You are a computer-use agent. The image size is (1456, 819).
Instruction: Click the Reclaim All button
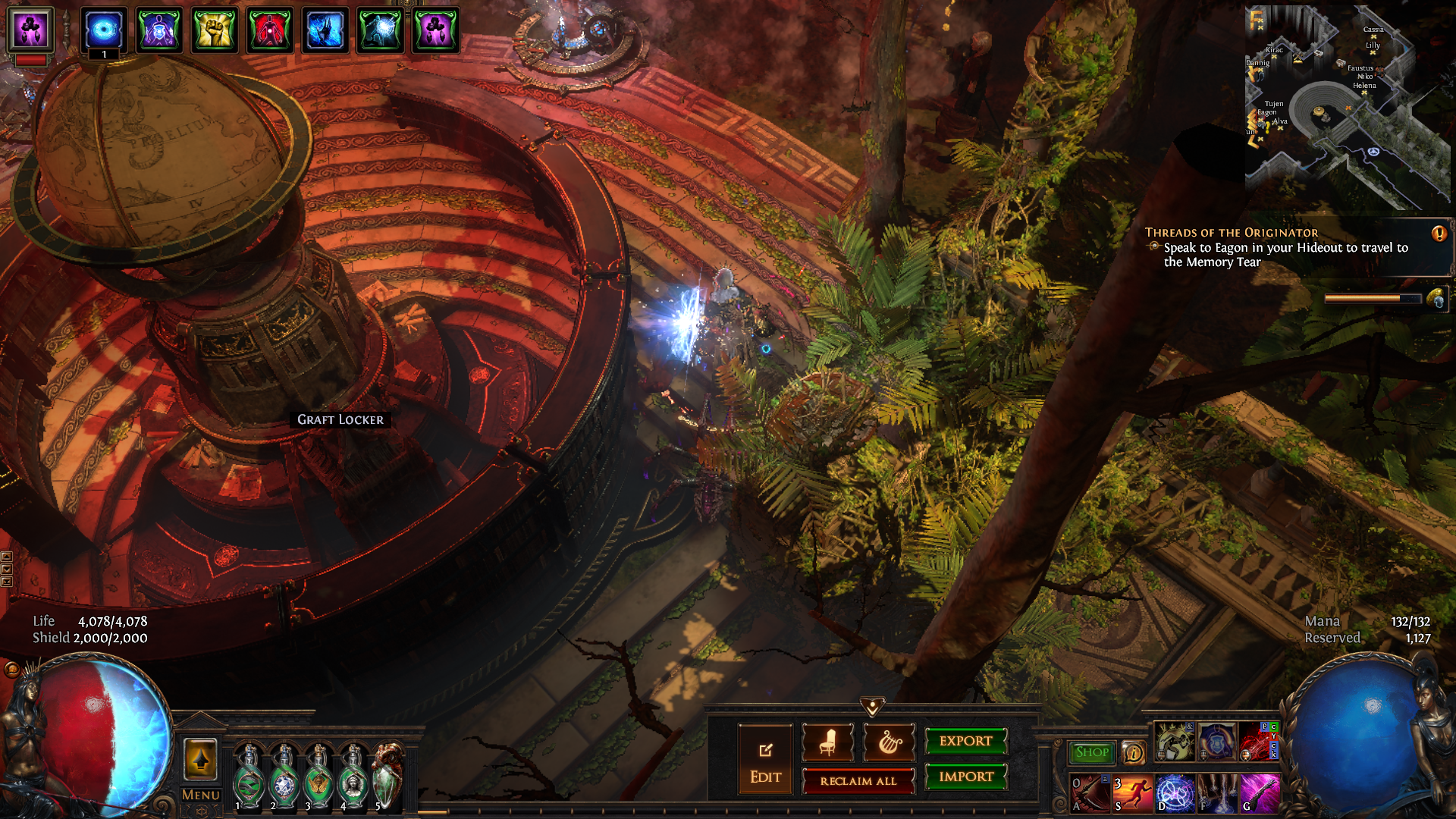[x=858, y=781]
